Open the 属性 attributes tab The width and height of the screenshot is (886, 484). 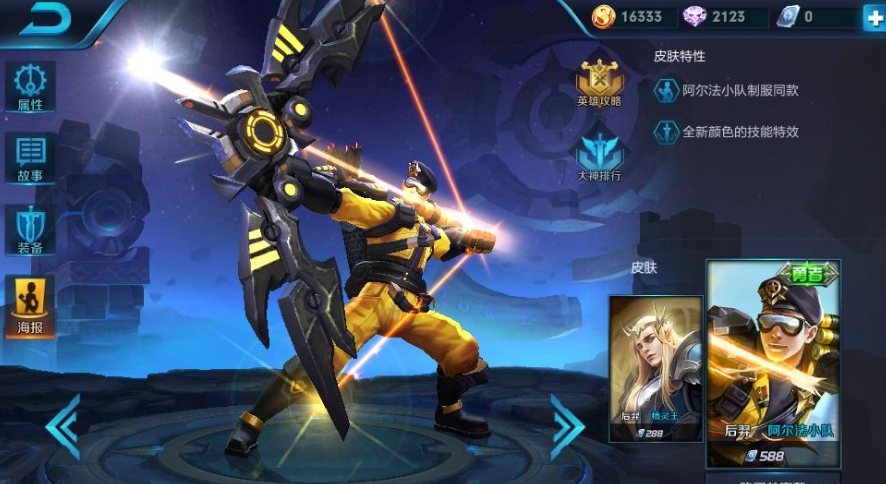click(30, 86)
